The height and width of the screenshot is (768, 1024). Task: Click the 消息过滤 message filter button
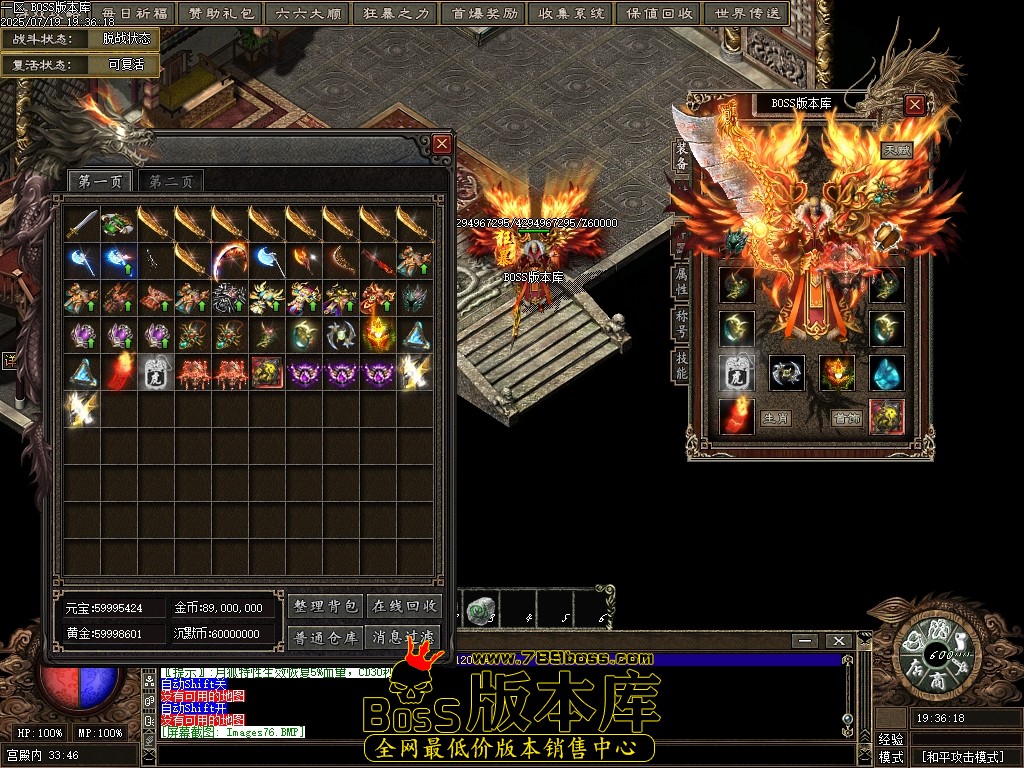(404, 637)
